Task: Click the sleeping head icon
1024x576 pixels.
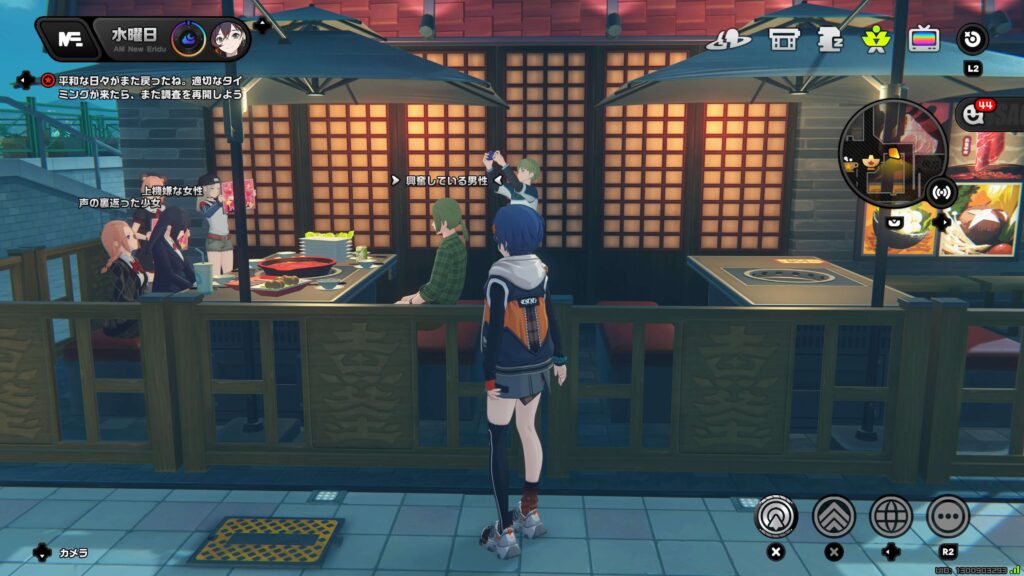Action: point(830,39)
